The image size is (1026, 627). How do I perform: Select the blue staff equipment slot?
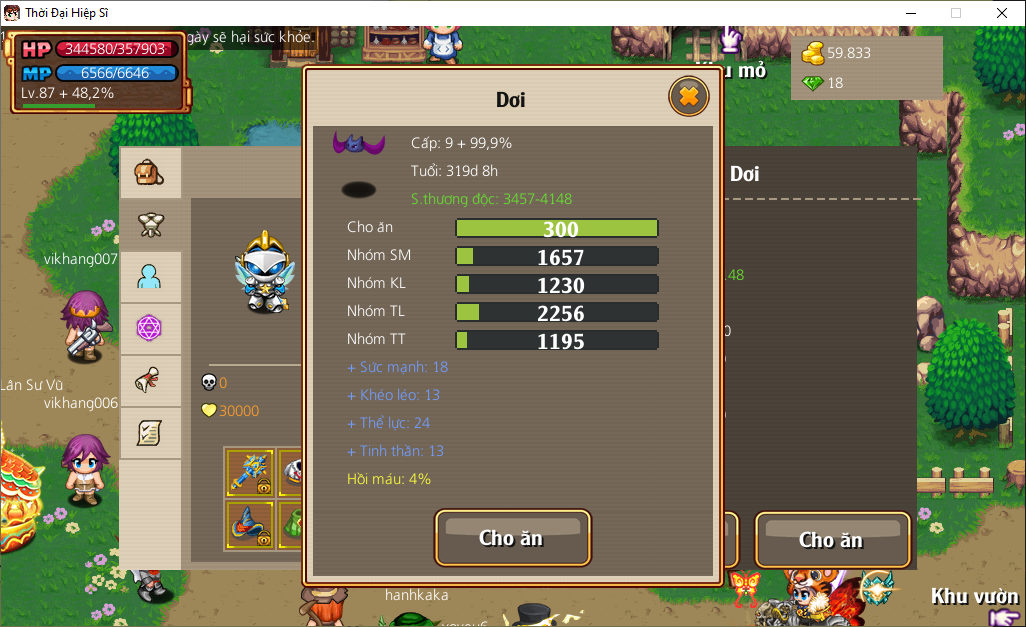[x=249, y=473]
